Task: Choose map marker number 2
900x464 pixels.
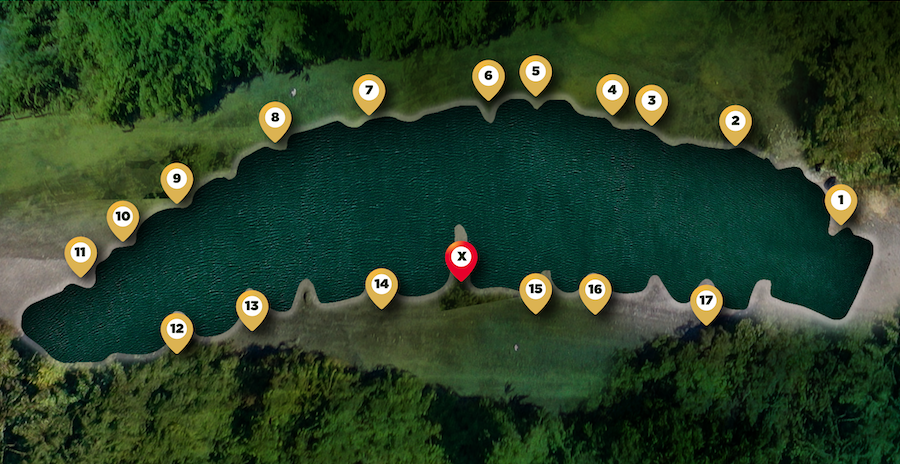Action: (x=736, y=122)
